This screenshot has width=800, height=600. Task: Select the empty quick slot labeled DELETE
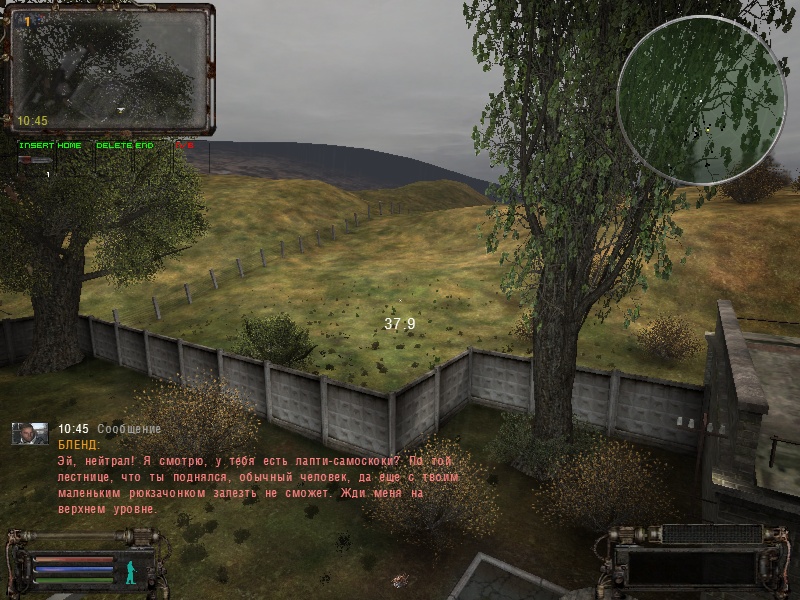[x=113, y=159]
